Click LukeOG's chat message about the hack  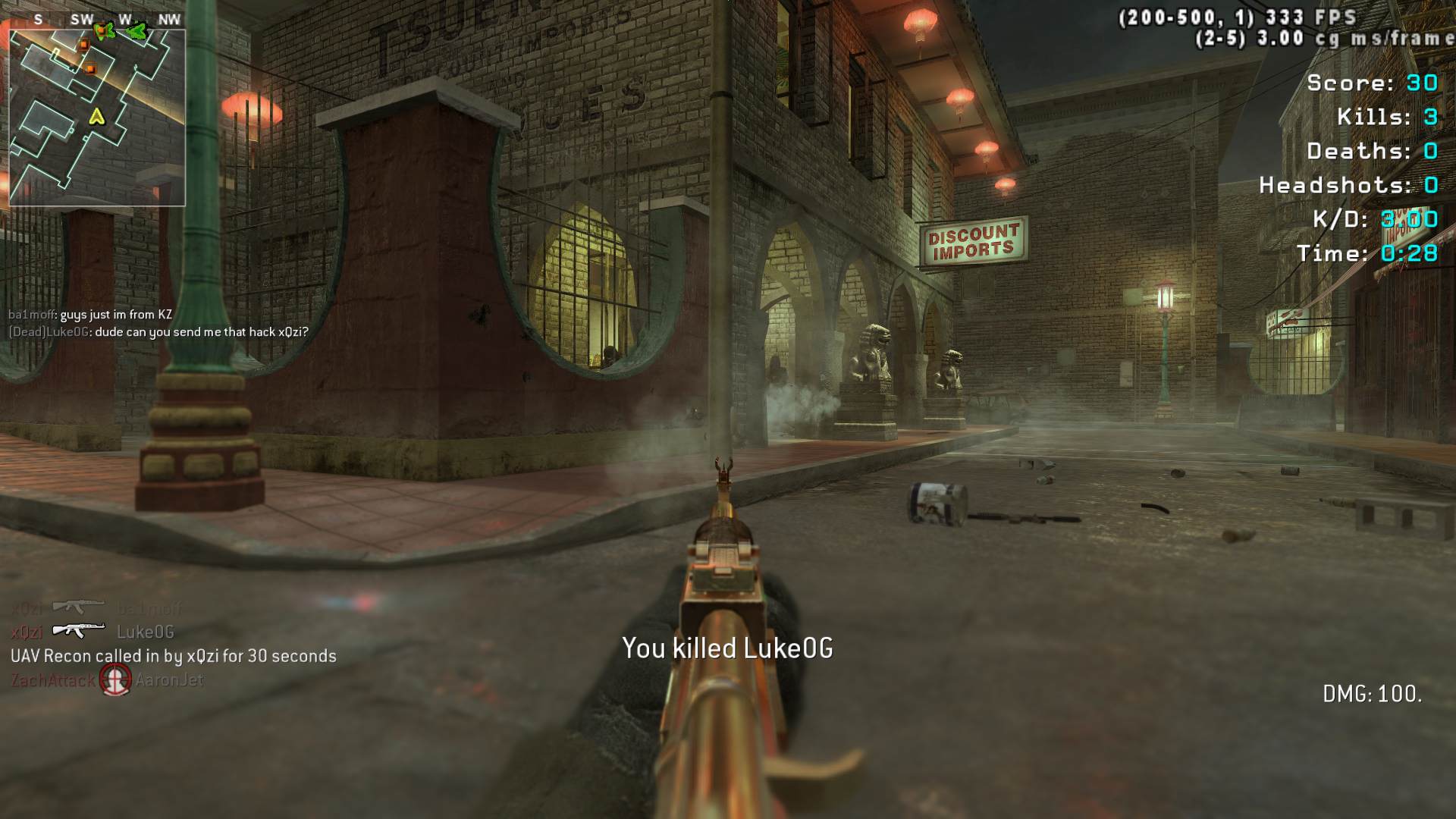point(158,332)
